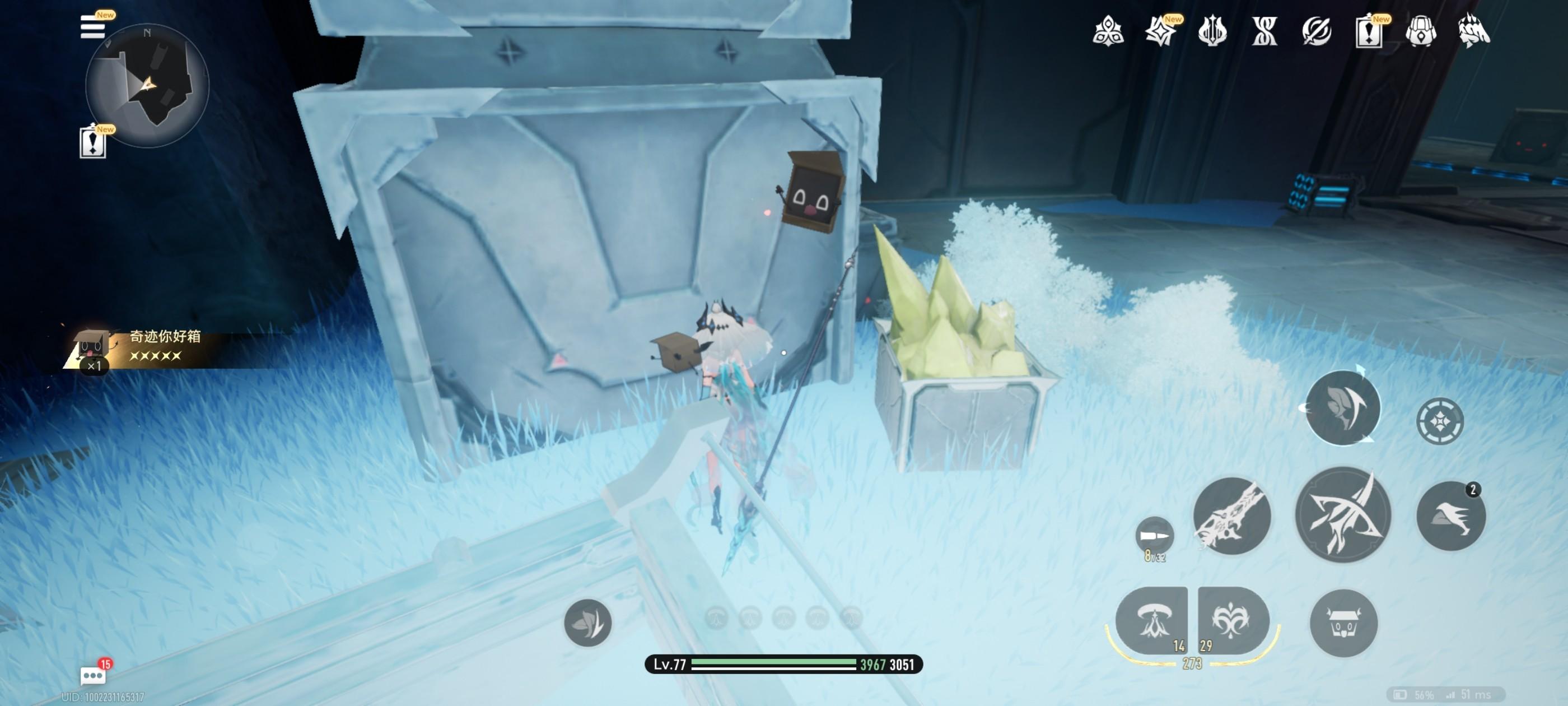Open the sword-in-circle icon in the top bar

point(1316,32)
